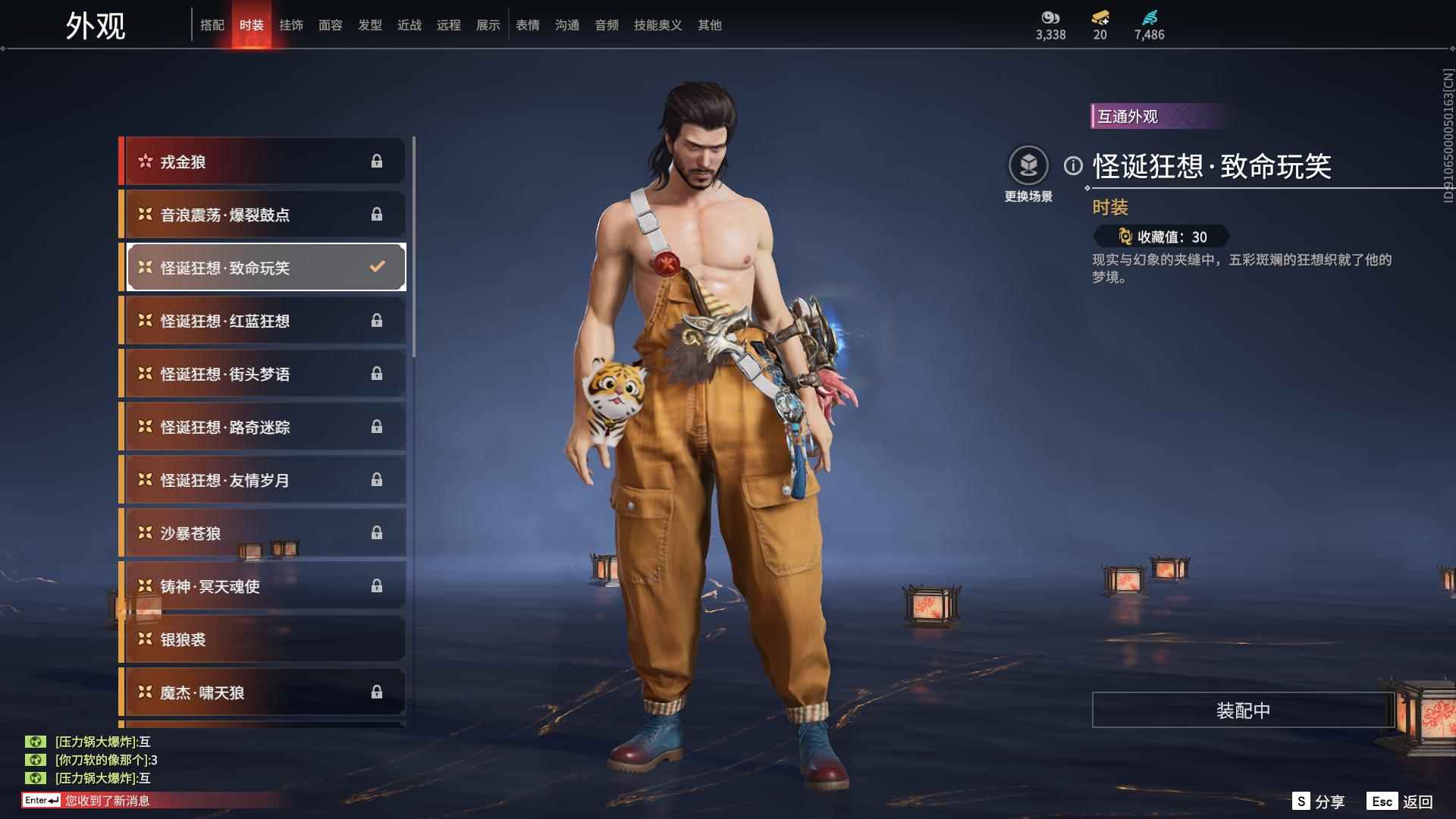
Task: Click the lock icon on 沙暴苍狼
Action: [377, 532]
